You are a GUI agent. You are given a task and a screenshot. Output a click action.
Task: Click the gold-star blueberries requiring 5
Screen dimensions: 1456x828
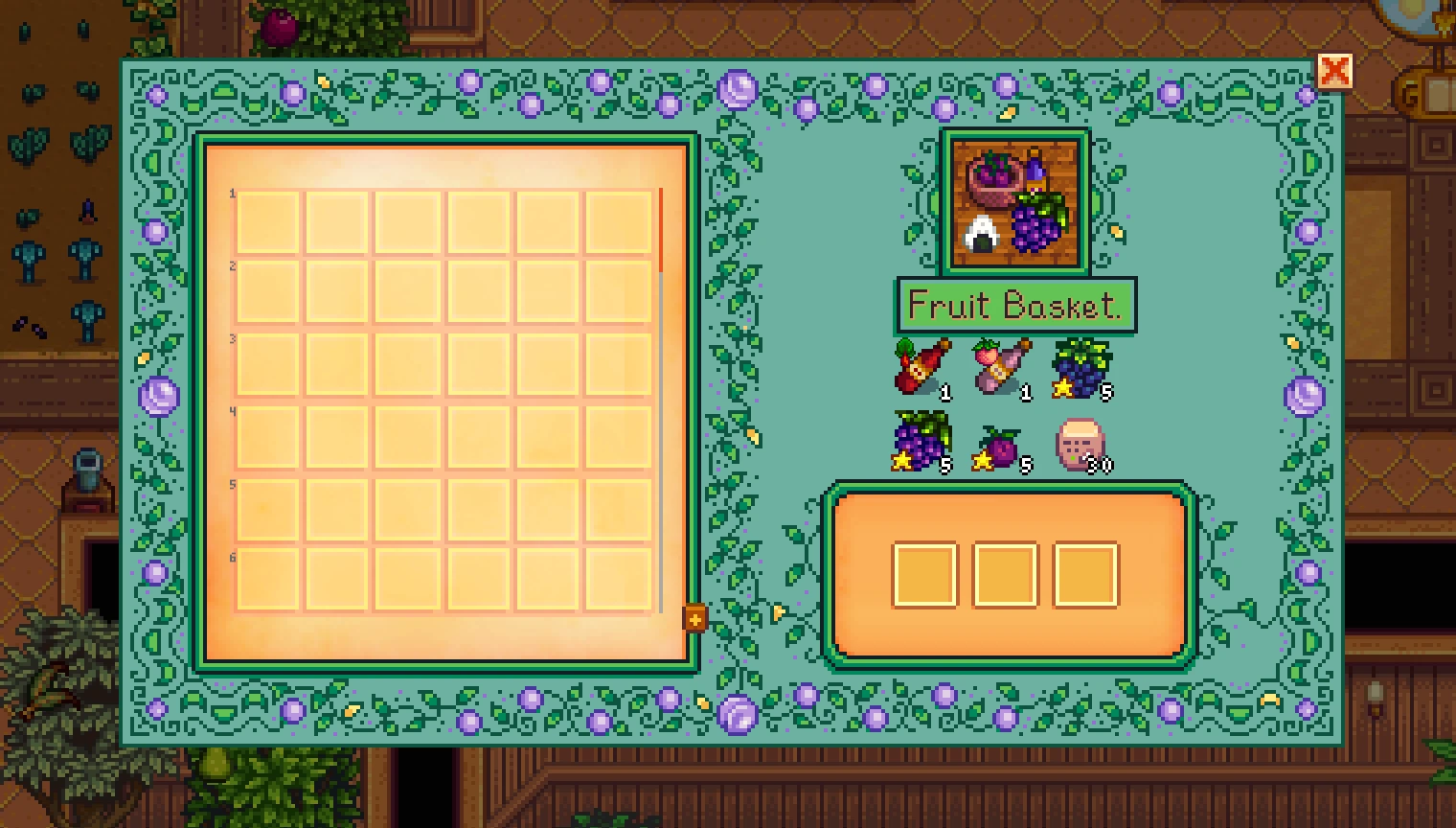point(1083,369)
